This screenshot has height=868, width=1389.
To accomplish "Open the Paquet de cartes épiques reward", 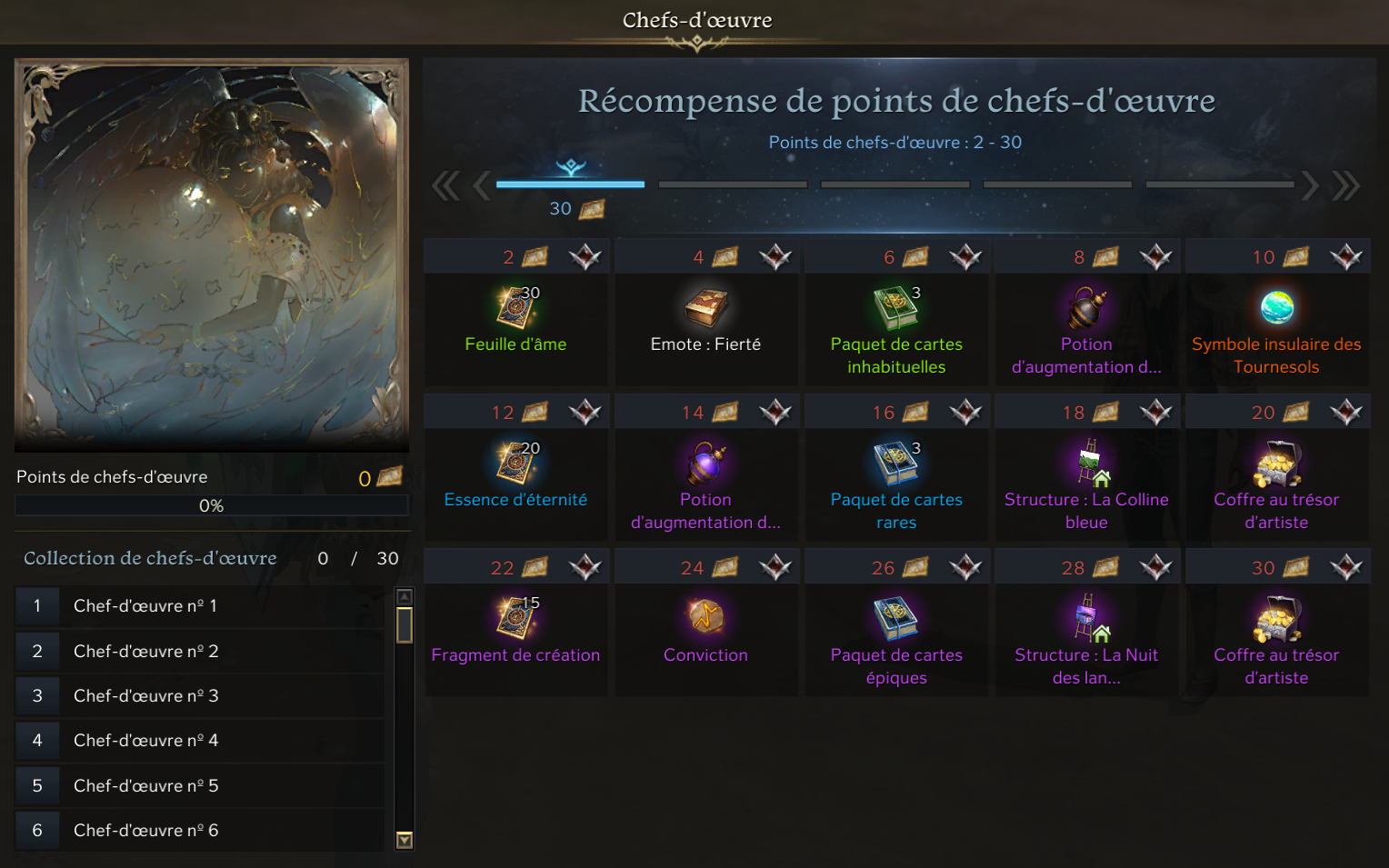I will coord(895,619).
